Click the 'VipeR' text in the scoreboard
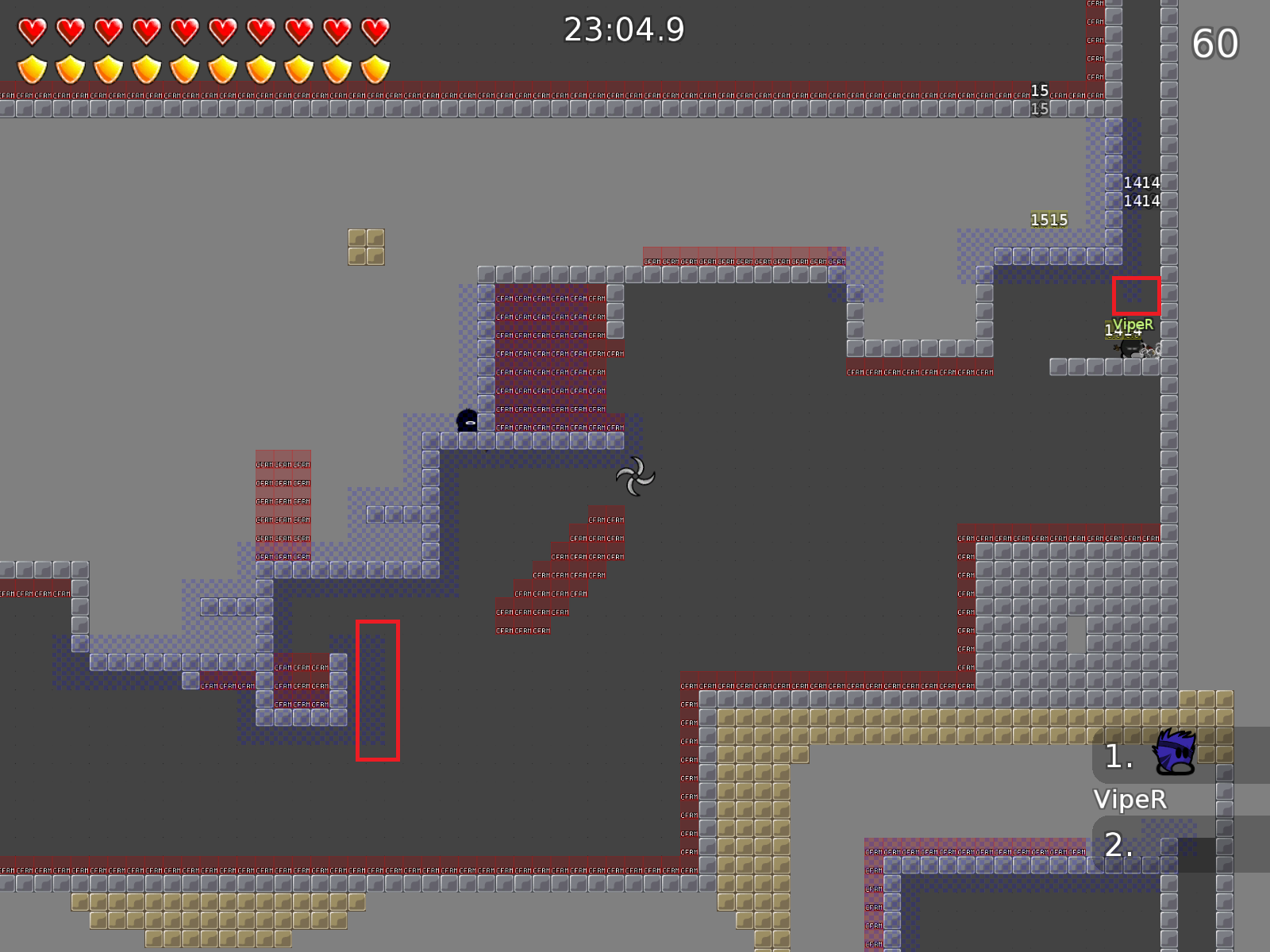Viewport: 1270px width, 952px height. [x=1130, y=800]
